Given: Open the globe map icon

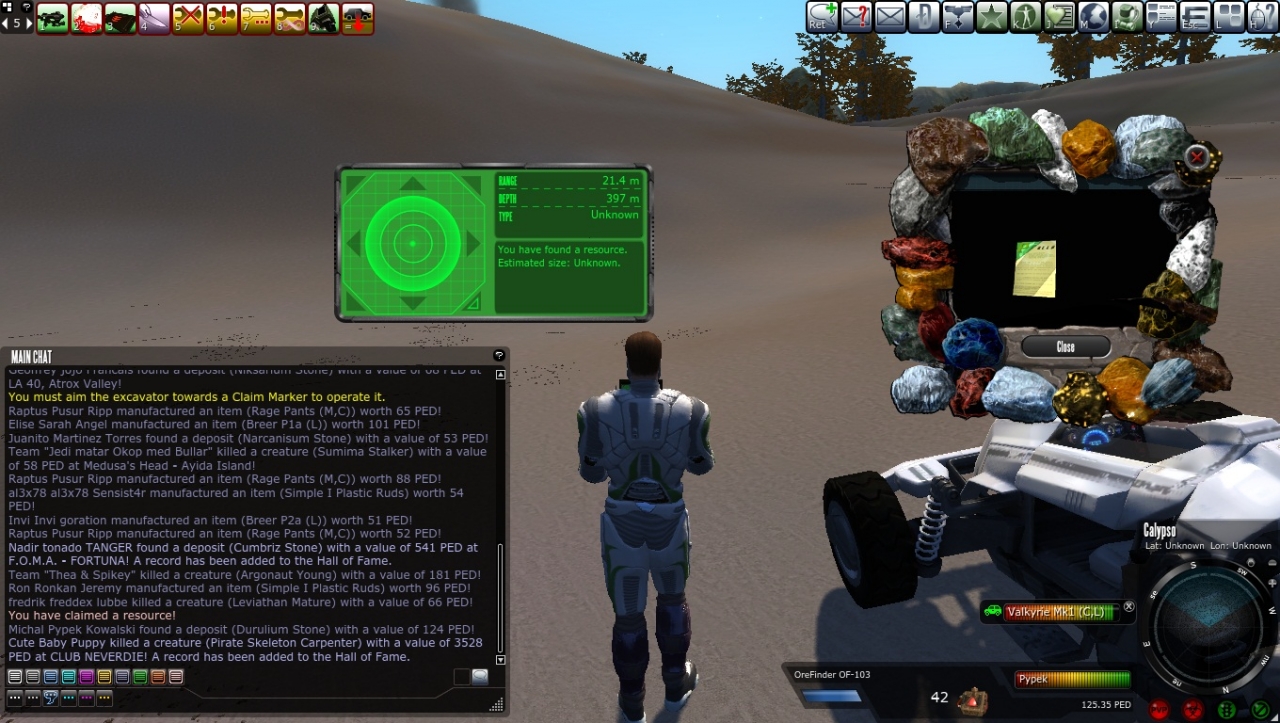Looking at the screenshot, I should pyautogui.click(x=1093, y=17).
